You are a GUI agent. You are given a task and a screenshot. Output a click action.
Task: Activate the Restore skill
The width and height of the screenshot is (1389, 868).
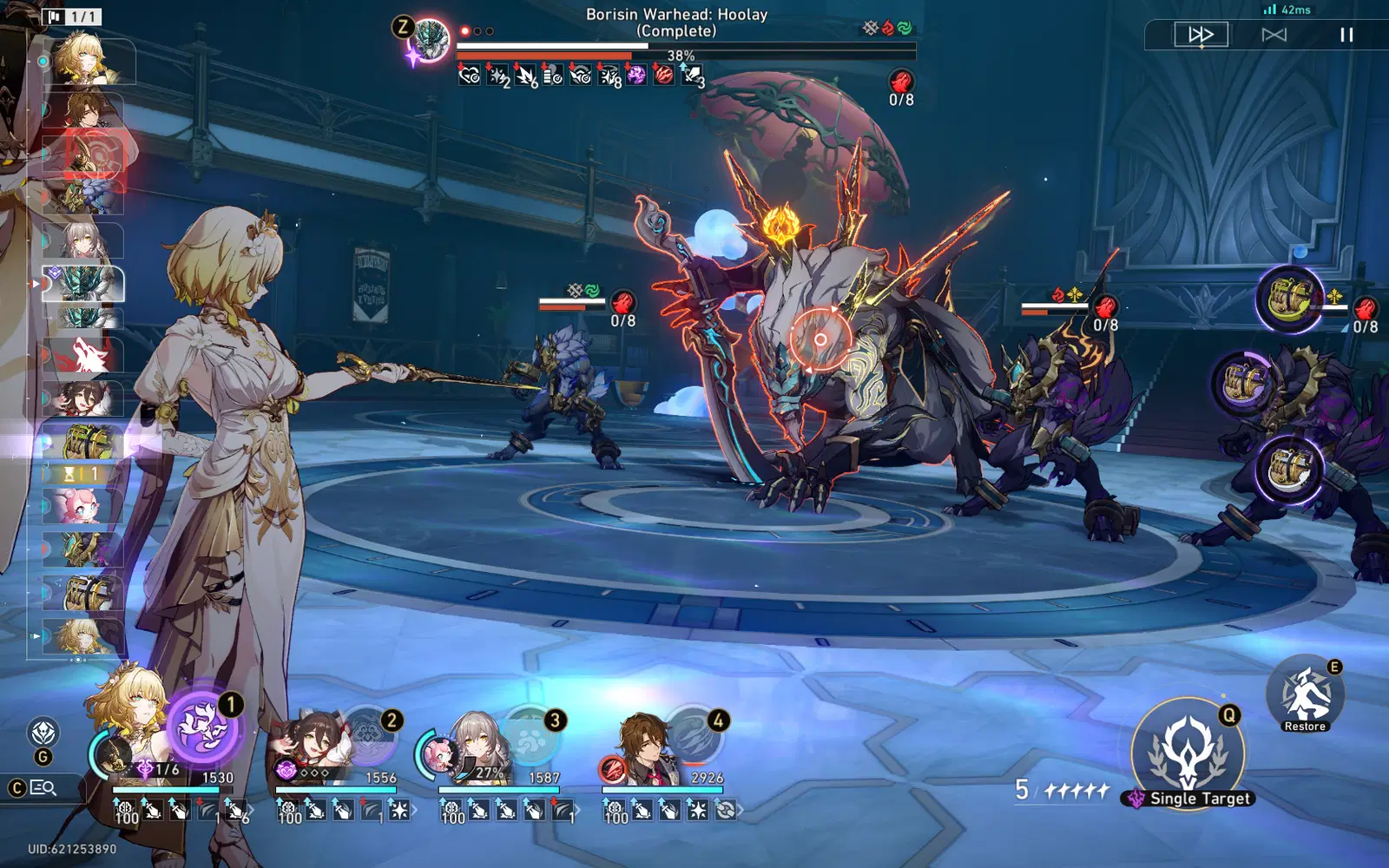pyautogui.click(x=1305, y=694)
